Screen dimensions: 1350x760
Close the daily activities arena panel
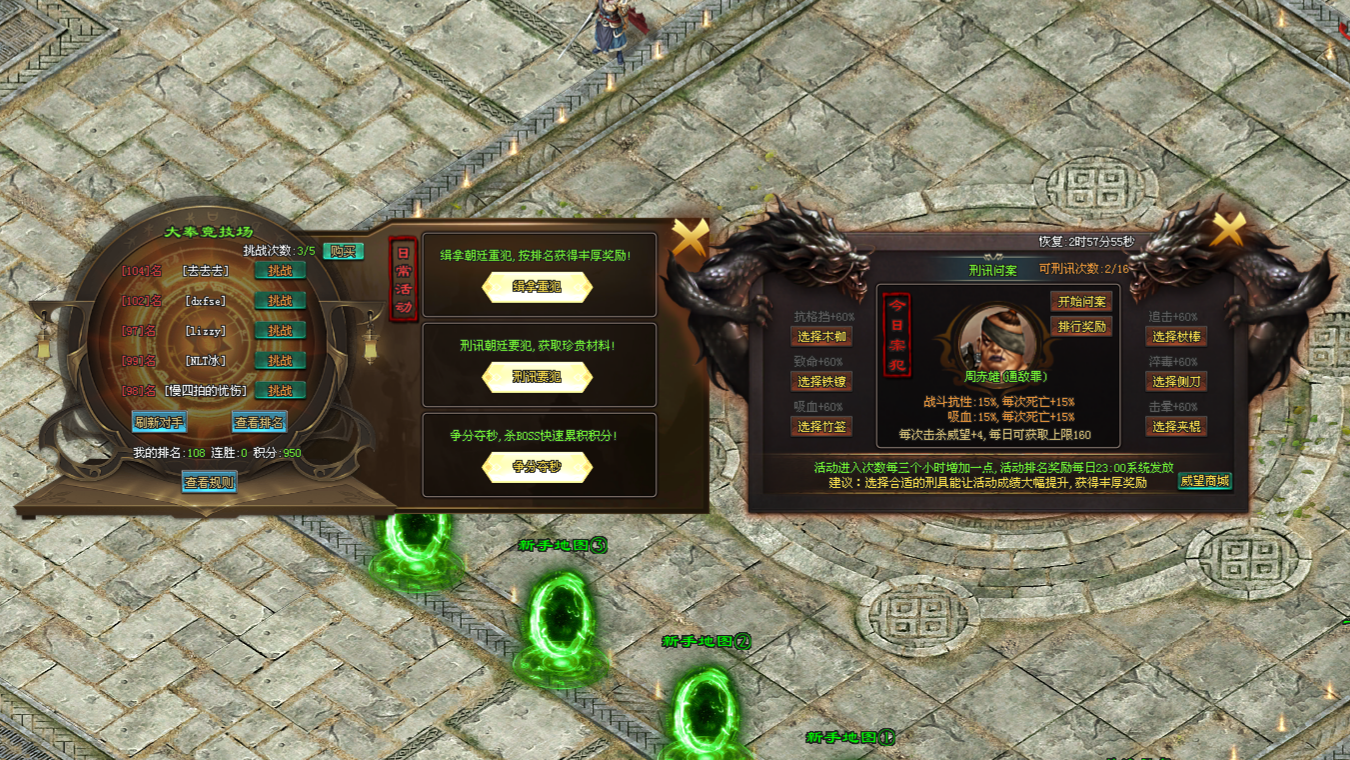pos(689,238)
